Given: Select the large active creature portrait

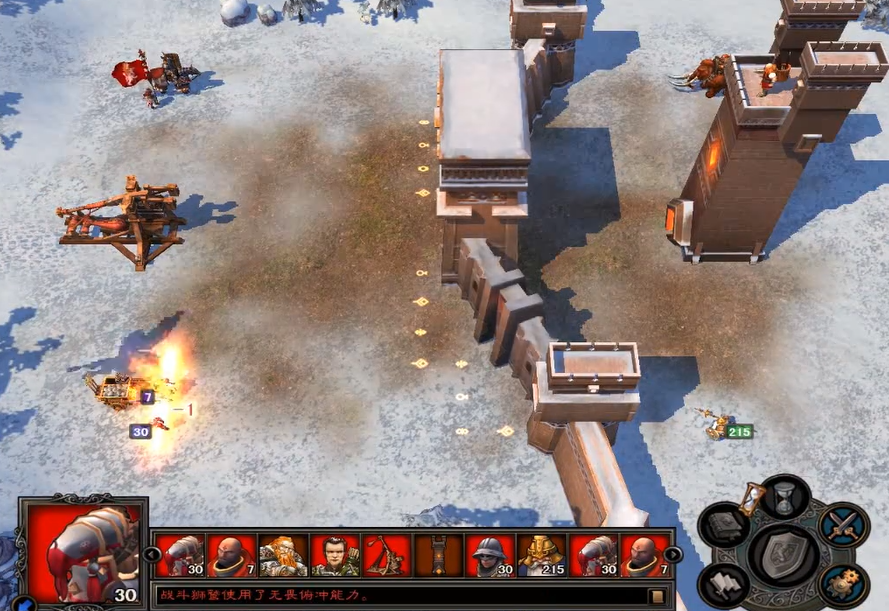Looking at the screenshot, I should click(x=84, y=551).
